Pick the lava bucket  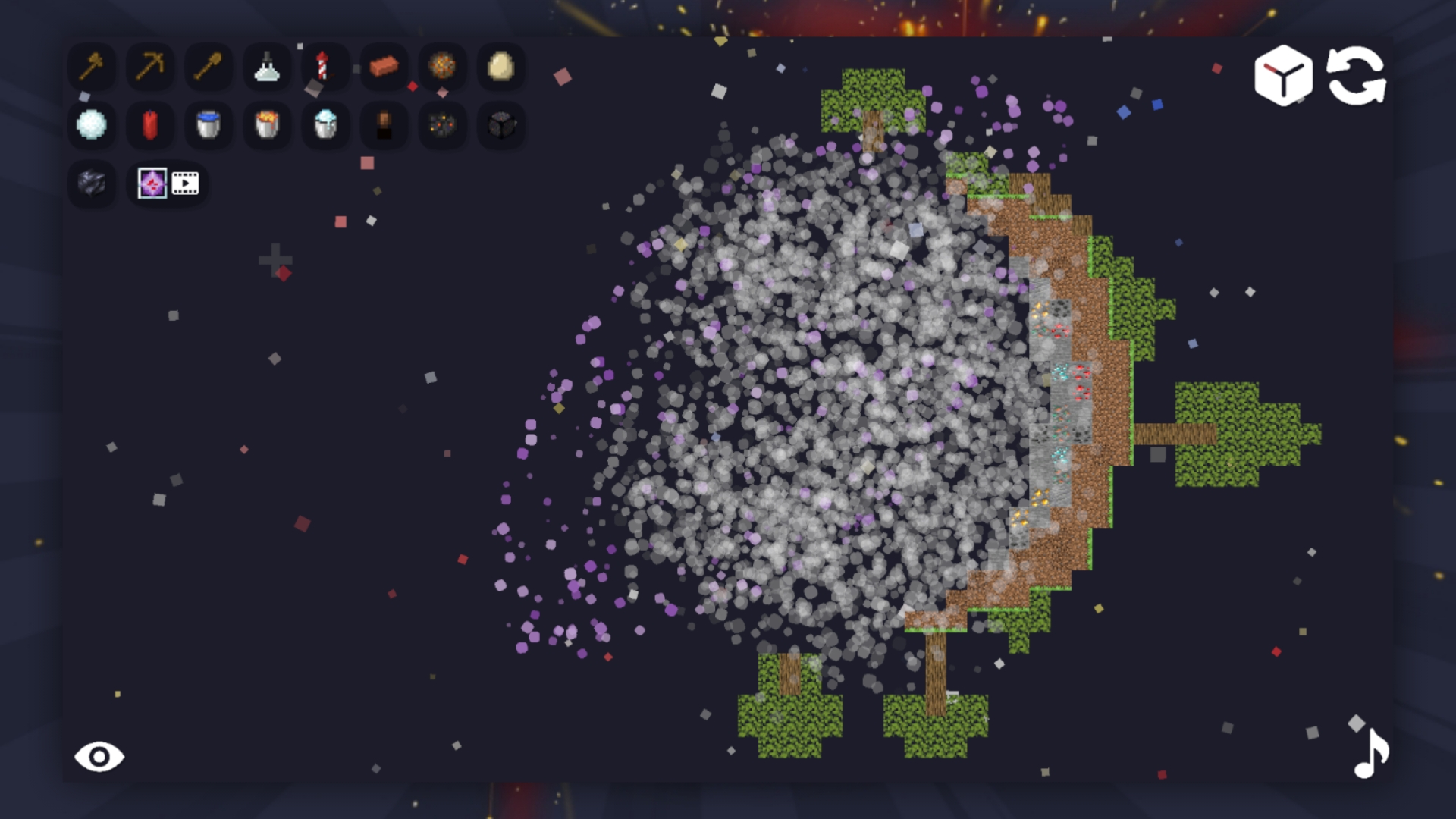(x=267, y=125)
